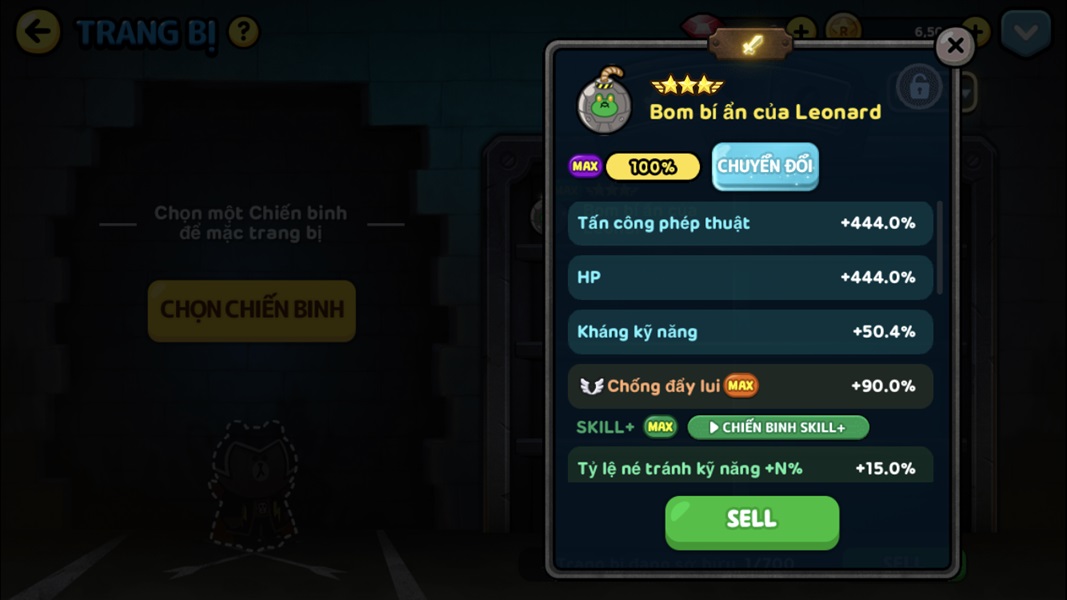Open Chiến Binh Skill+ details
This screenshot has height=600, width=1067.
pyautogui.click(x=778, y=428)
